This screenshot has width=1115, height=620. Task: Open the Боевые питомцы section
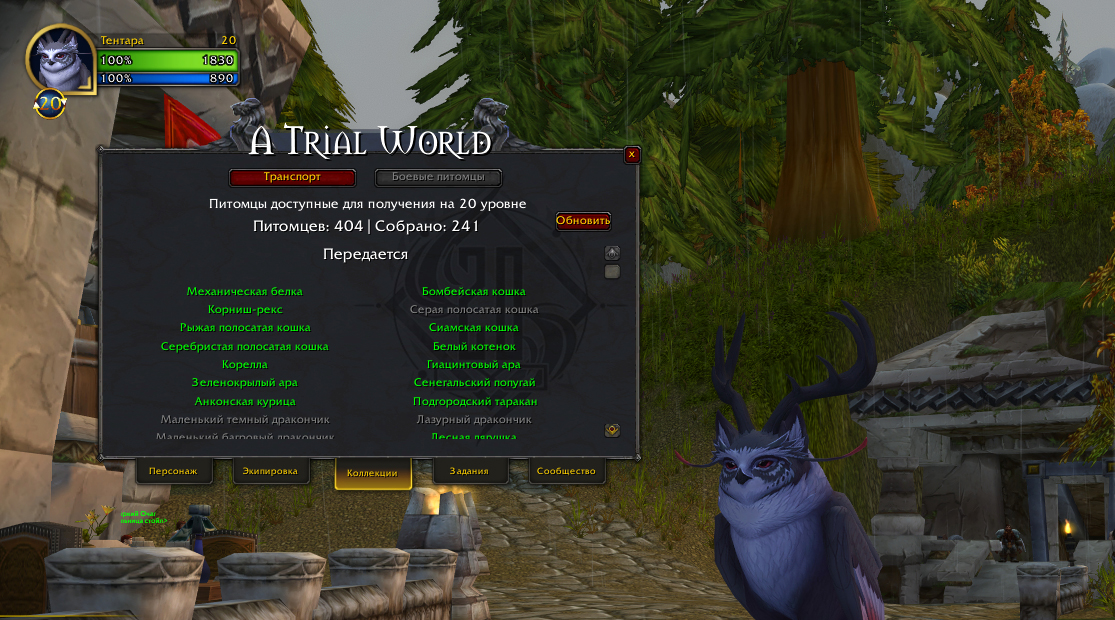[438, 177]
